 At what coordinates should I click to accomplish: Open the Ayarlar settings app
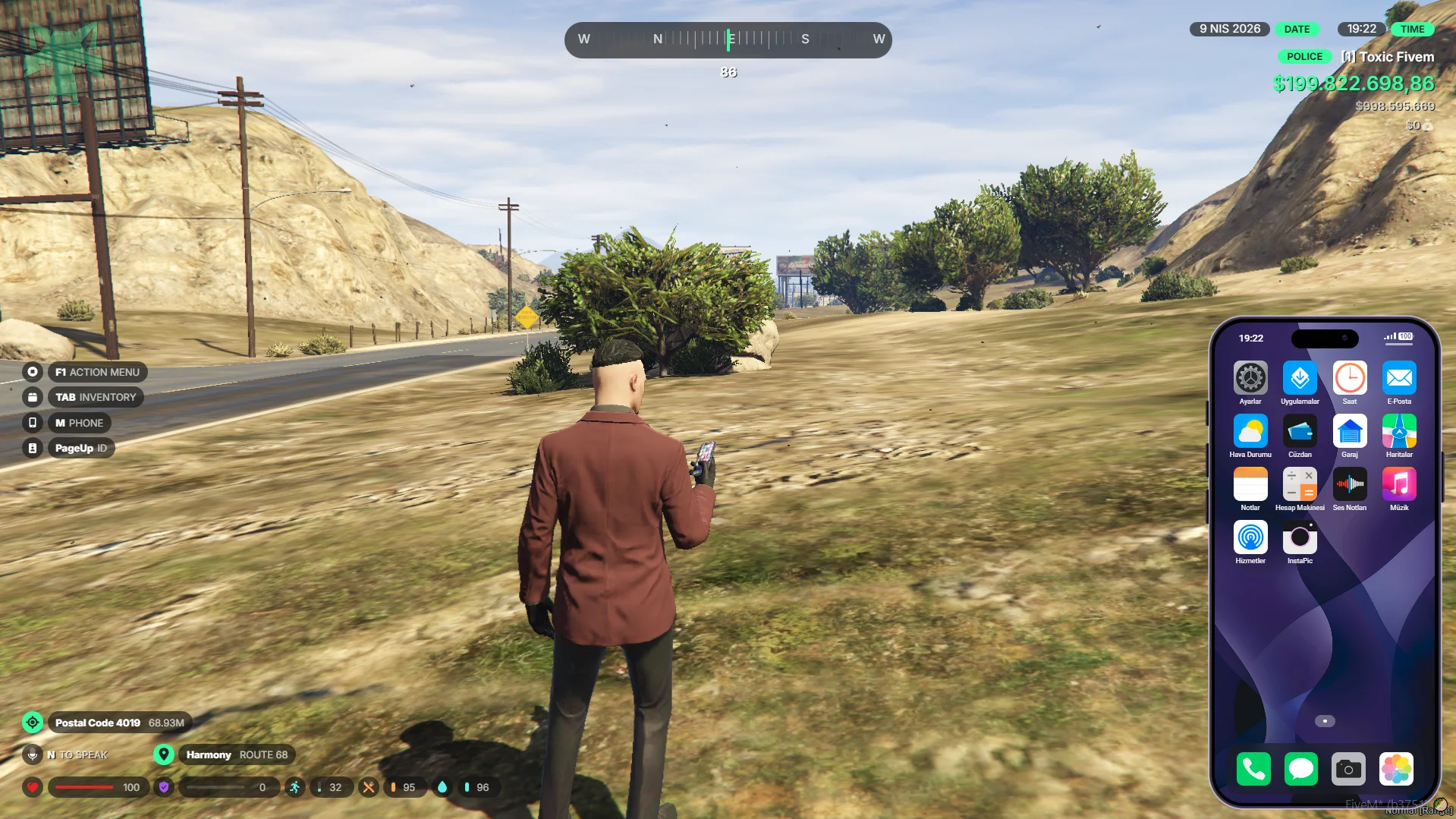click(x=1250, y=378)
